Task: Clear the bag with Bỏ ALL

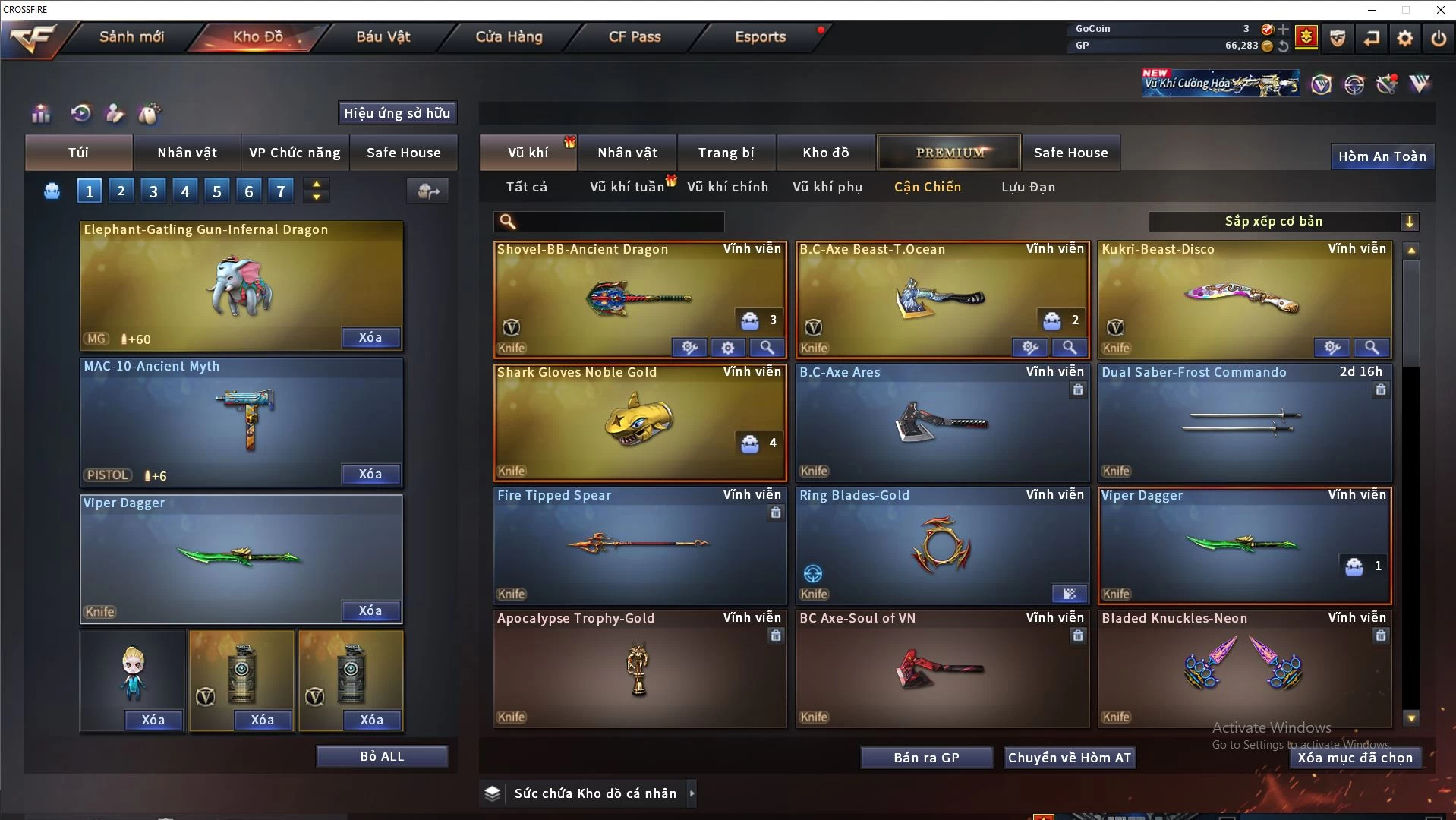Action: point(382,756)
